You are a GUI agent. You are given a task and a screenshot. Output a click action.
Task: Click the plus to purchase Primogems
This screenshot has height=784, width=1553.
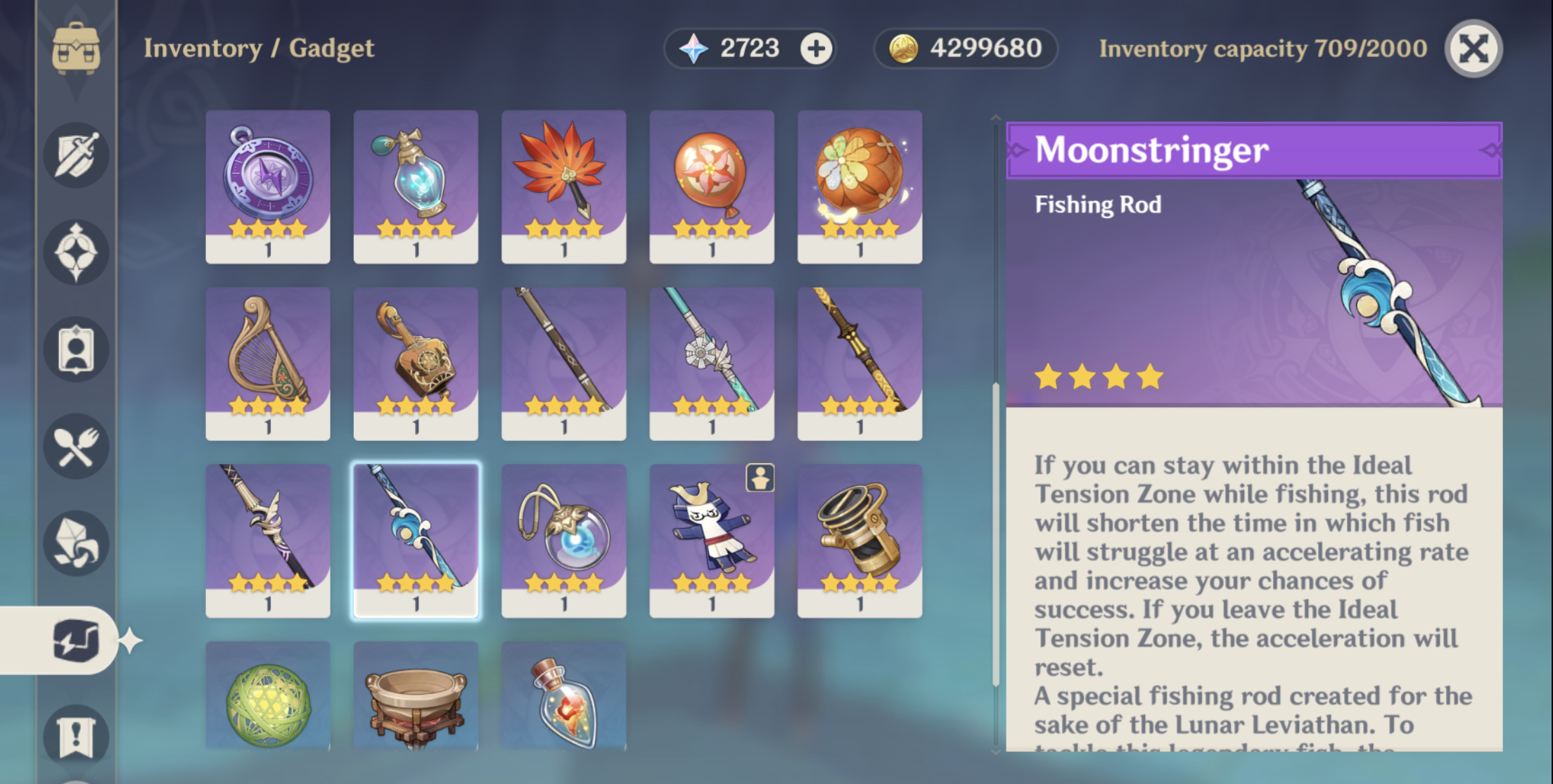point(816,48)
